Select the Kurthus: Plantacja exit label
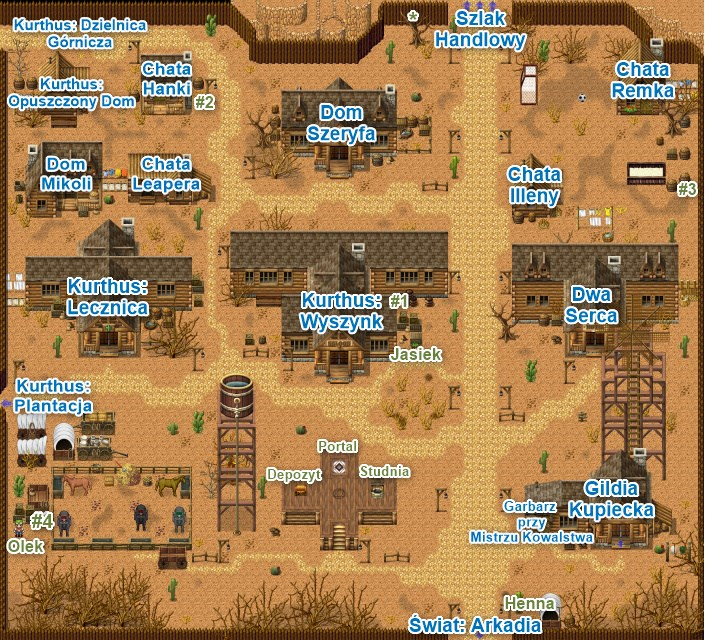Image resolution: width=723 pixels, height=640 pixels. tap(54, 396)
